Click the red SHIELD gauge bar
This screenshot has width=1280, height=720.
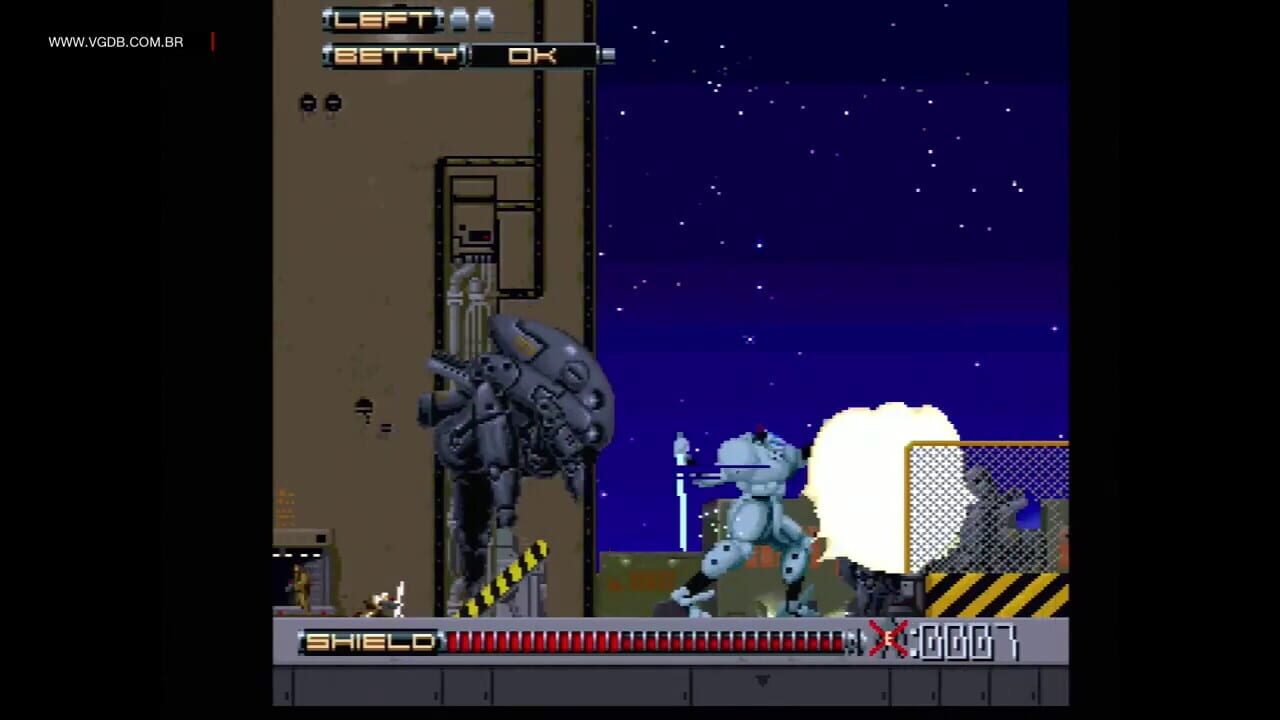[x=650, y=643]
